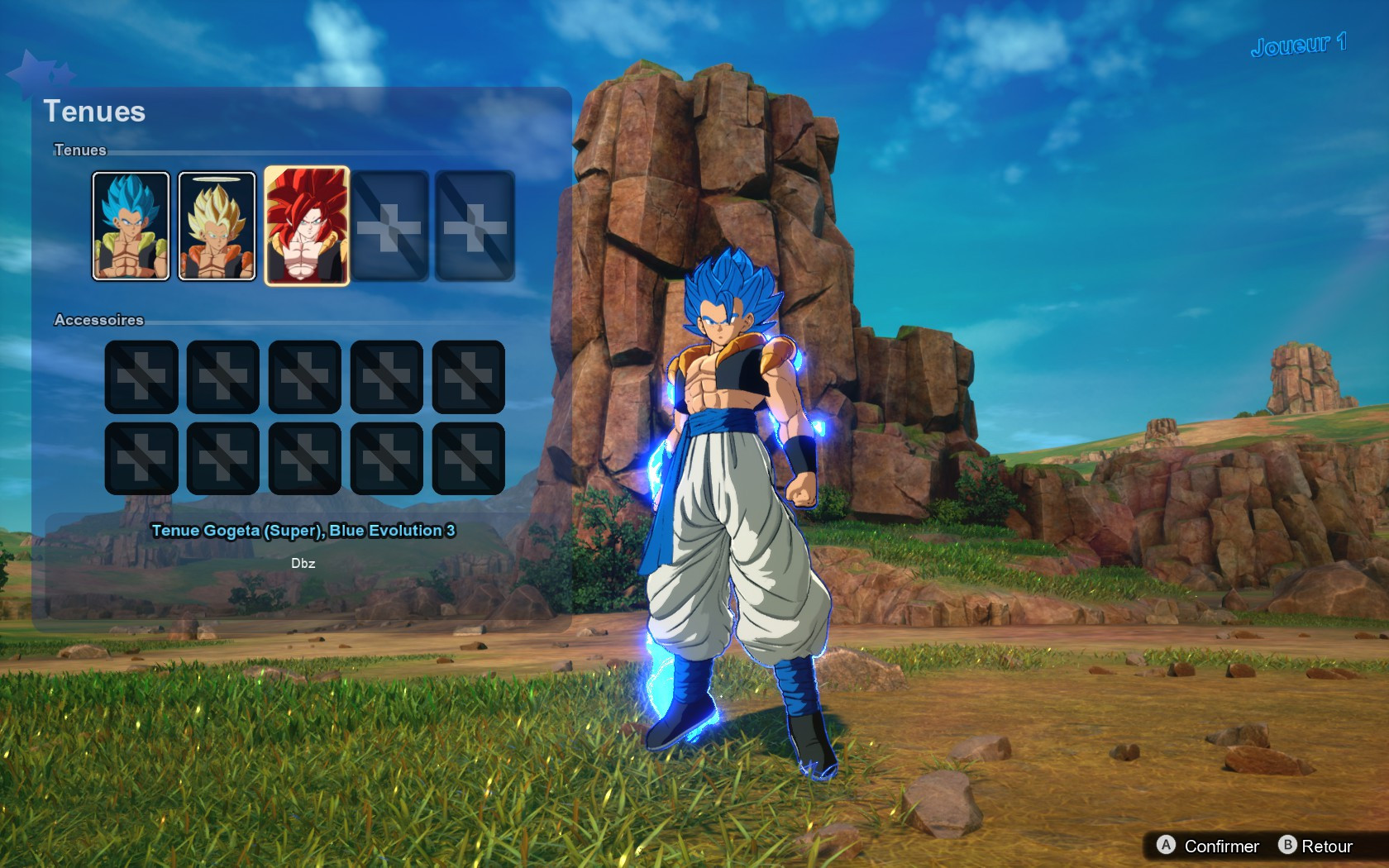The image size is (1389, 868).
Task: Click the middle accessory slot in the bottom row
Action: (306, 456)
